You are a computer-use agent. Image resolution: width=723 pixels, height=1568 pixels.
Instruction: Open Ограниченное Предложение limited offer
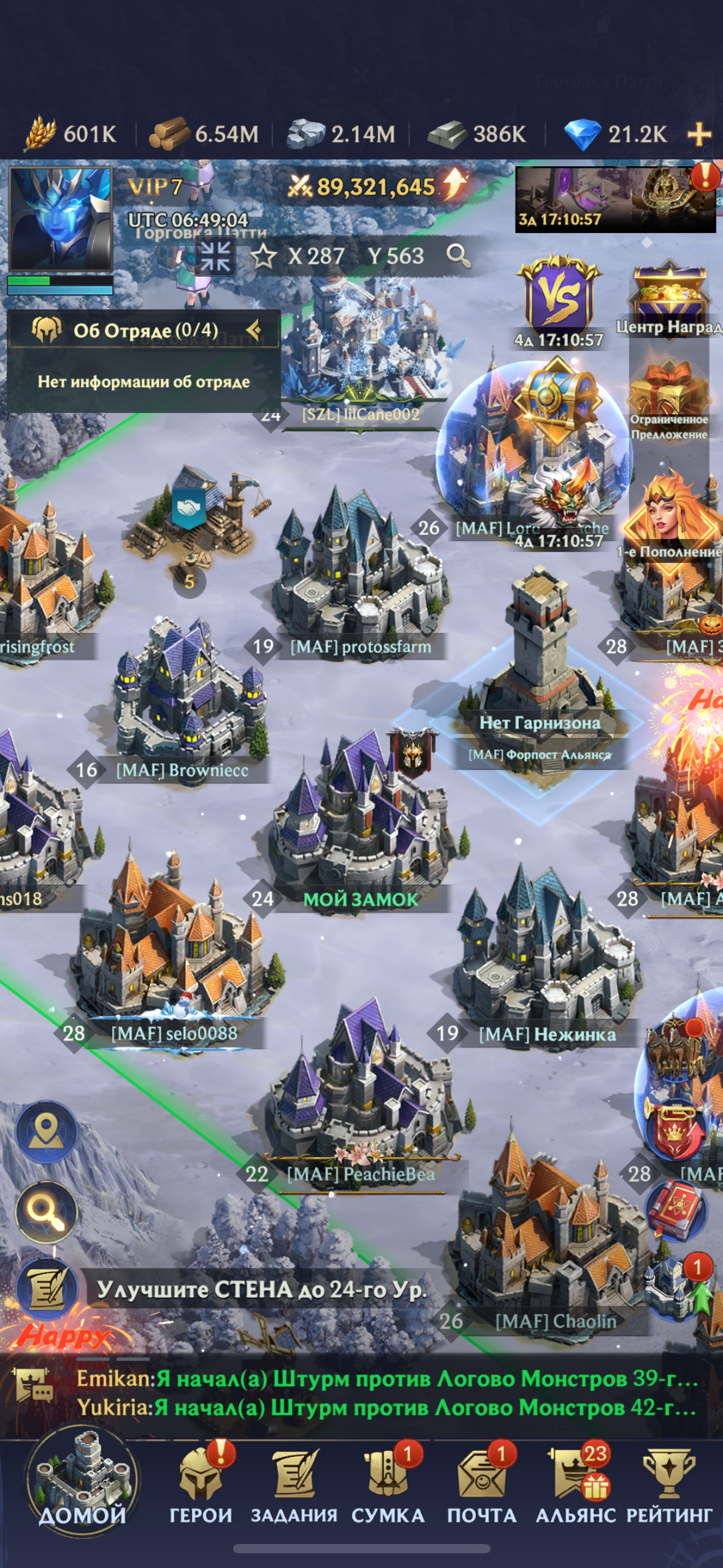[x=668, y=399]
